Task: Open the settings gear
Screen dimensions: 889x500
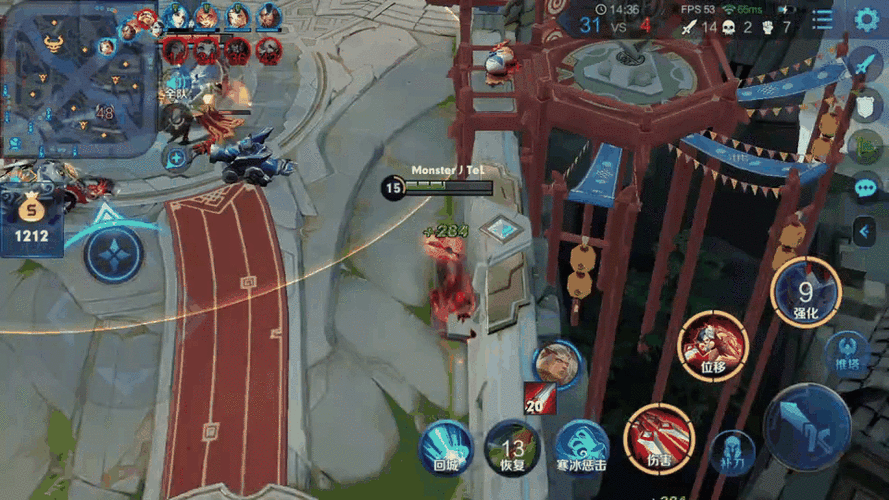Action: point(866,19)
